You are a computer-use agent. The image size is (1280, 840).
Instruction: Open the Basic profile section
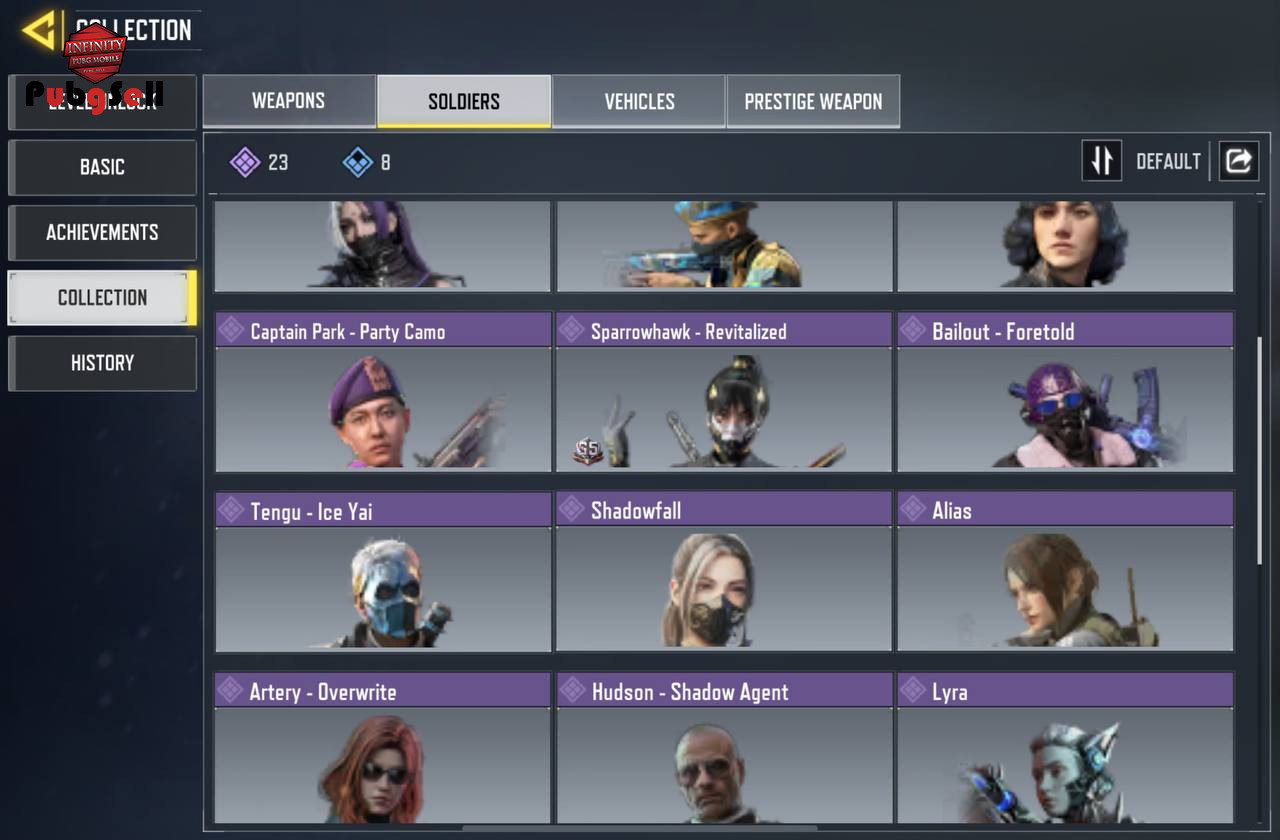pos(102,167)
